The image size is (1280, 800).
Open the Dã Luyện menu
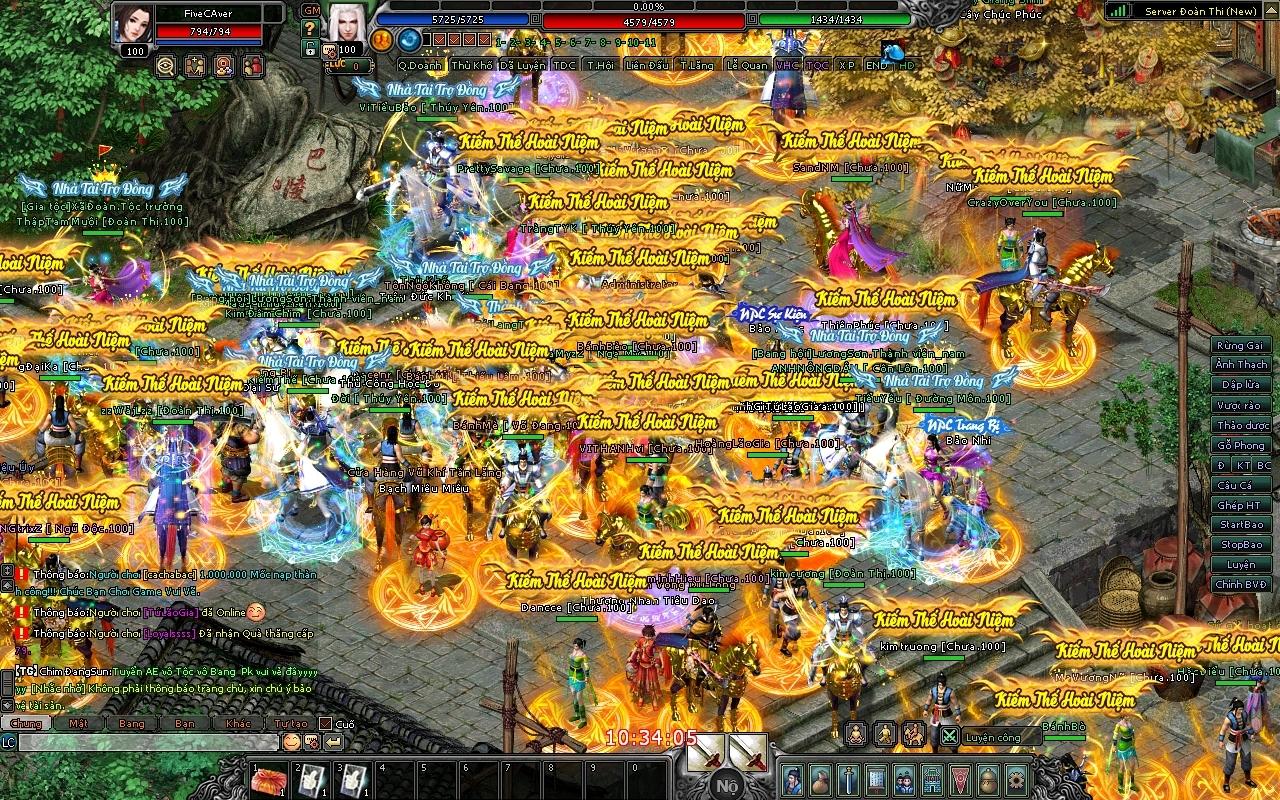(x=523, y=65)
